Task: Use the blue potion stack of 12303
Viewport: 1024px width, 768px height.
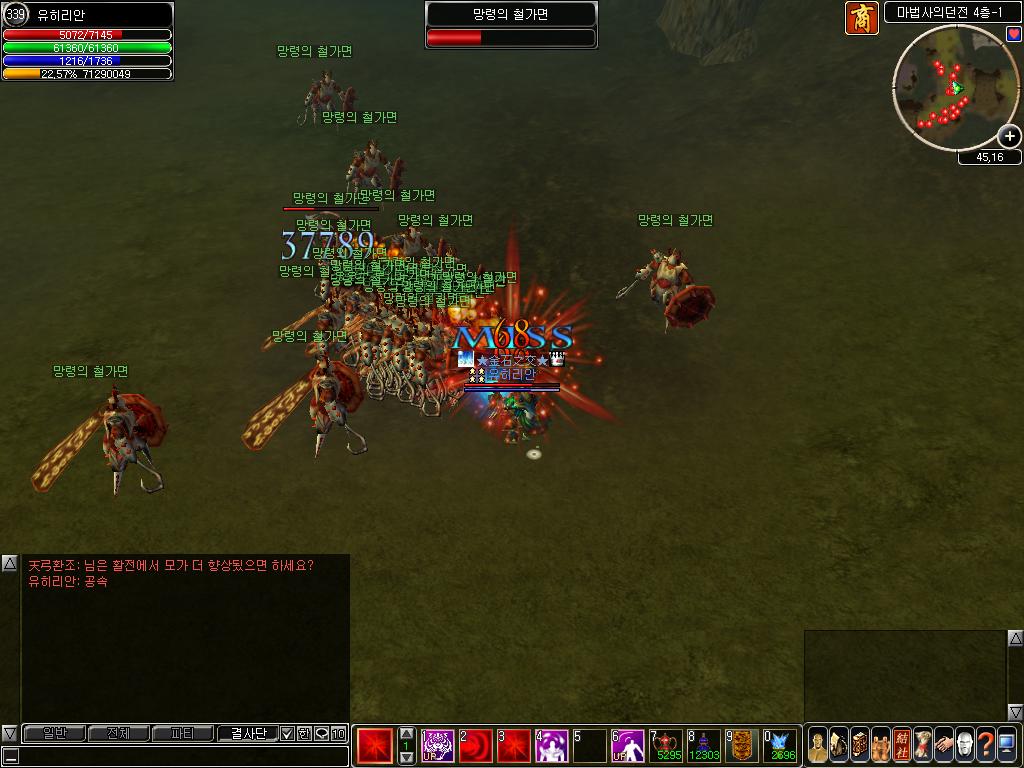Action: 704,746
